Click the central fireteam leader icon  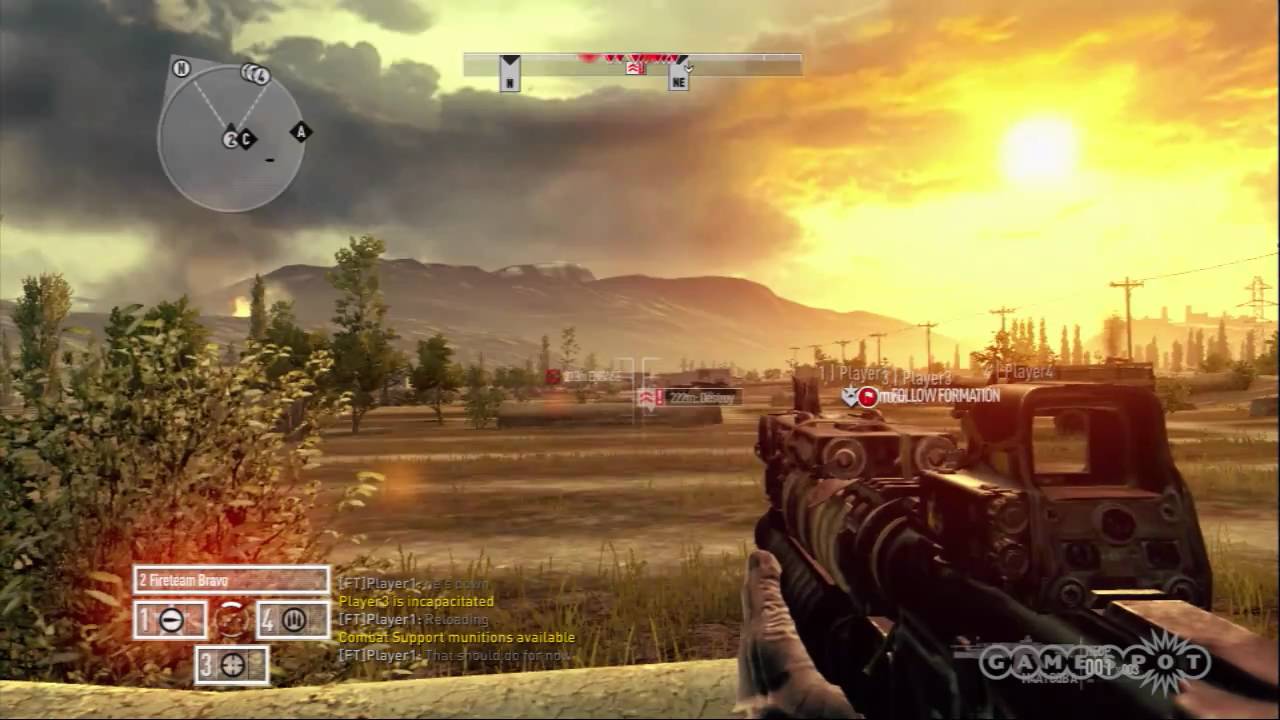click(x=229, y=618)
